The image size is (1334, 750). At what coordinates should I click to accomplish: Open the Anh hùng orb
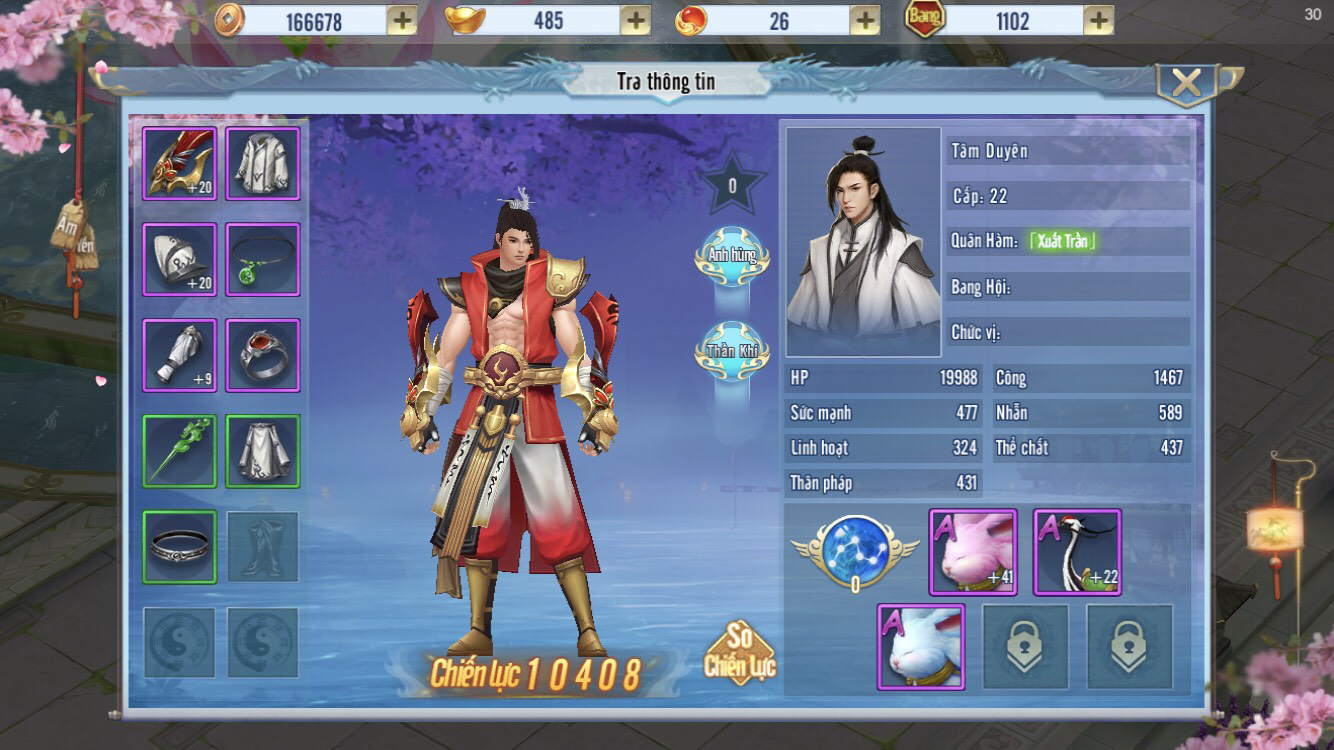point(732,257)
